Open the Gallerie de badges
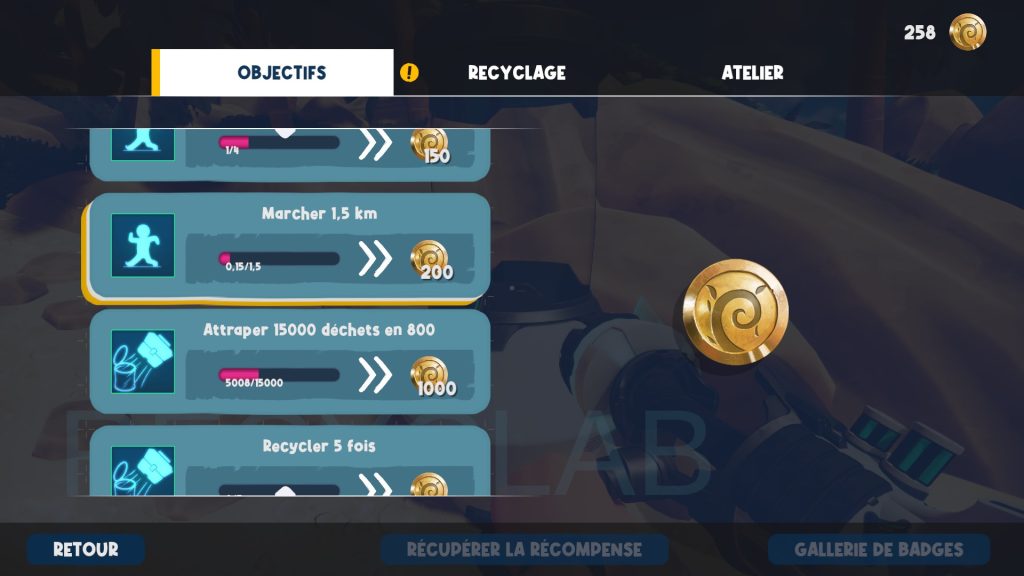Image resolution: width=1024 pixels, height=576 pixels. 878,549
